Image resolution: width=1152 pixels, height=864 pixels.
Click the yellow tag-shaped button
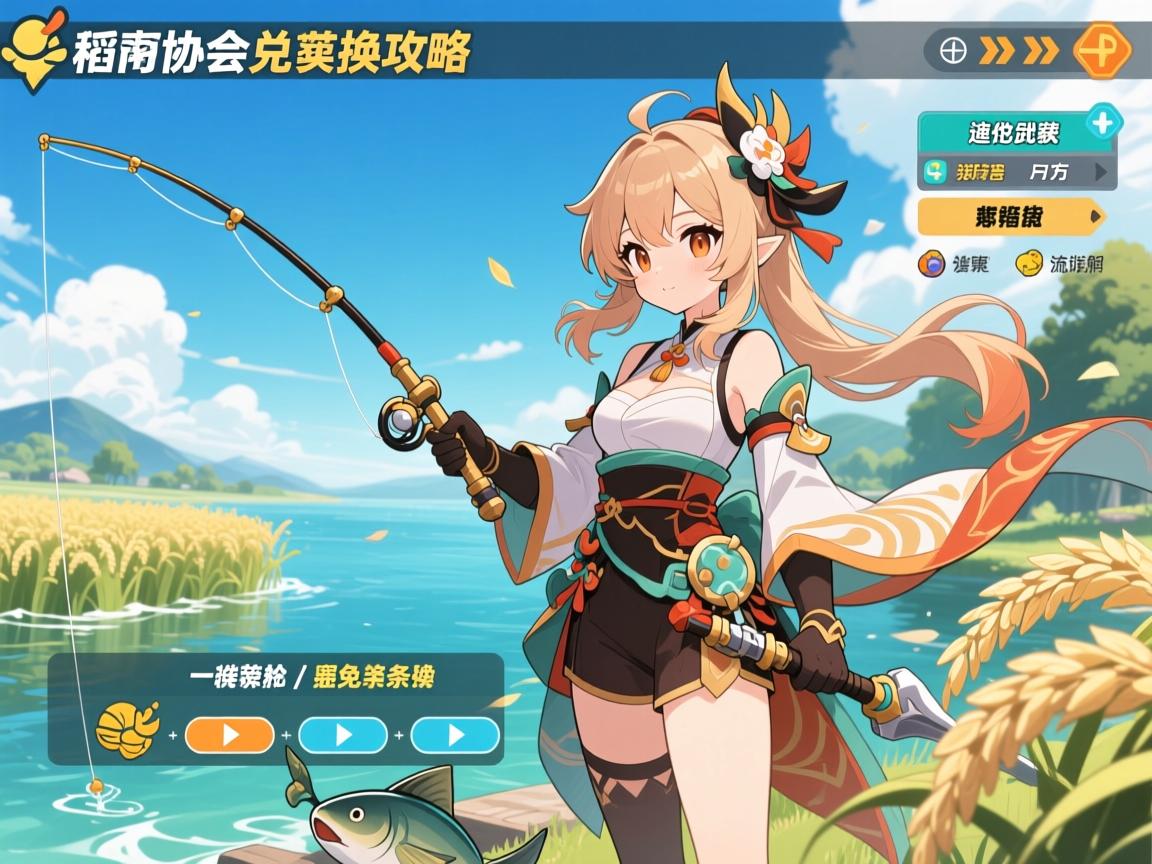click(1010, 216)
